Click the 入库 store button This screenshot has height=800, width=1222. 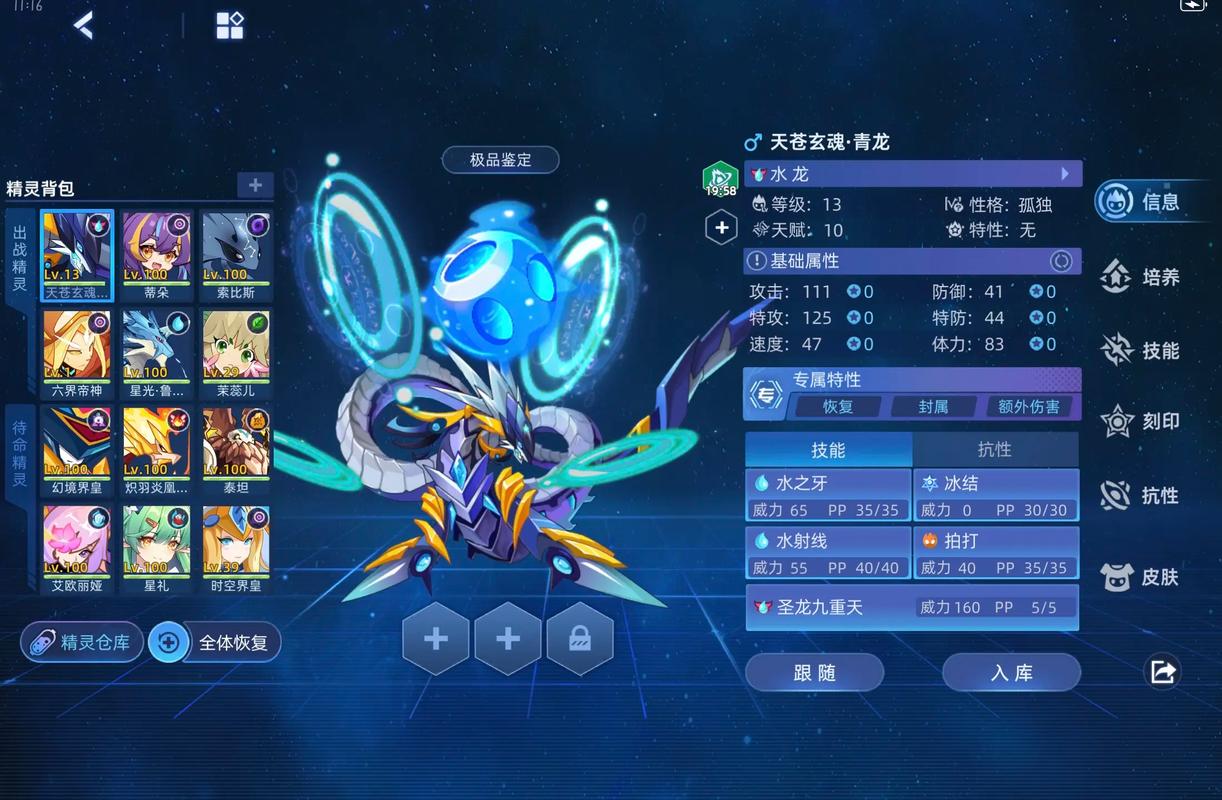click(1011, 673)
